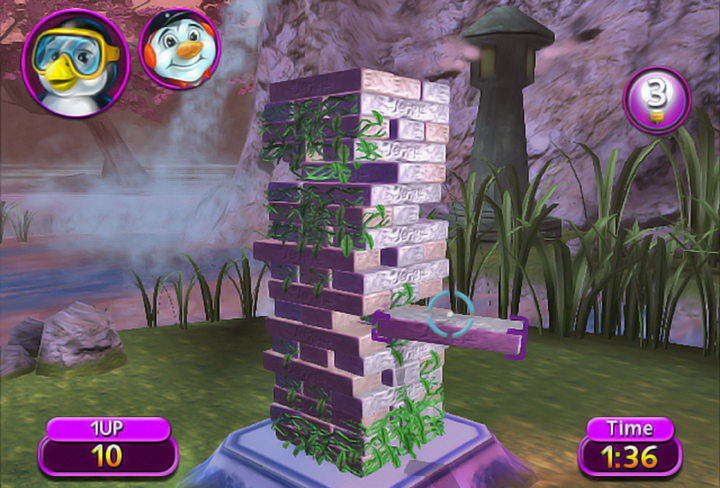720x488 pixels.
Task: Select the penguin player portrait
Action: pyautogui.click(x=75, y=56)
